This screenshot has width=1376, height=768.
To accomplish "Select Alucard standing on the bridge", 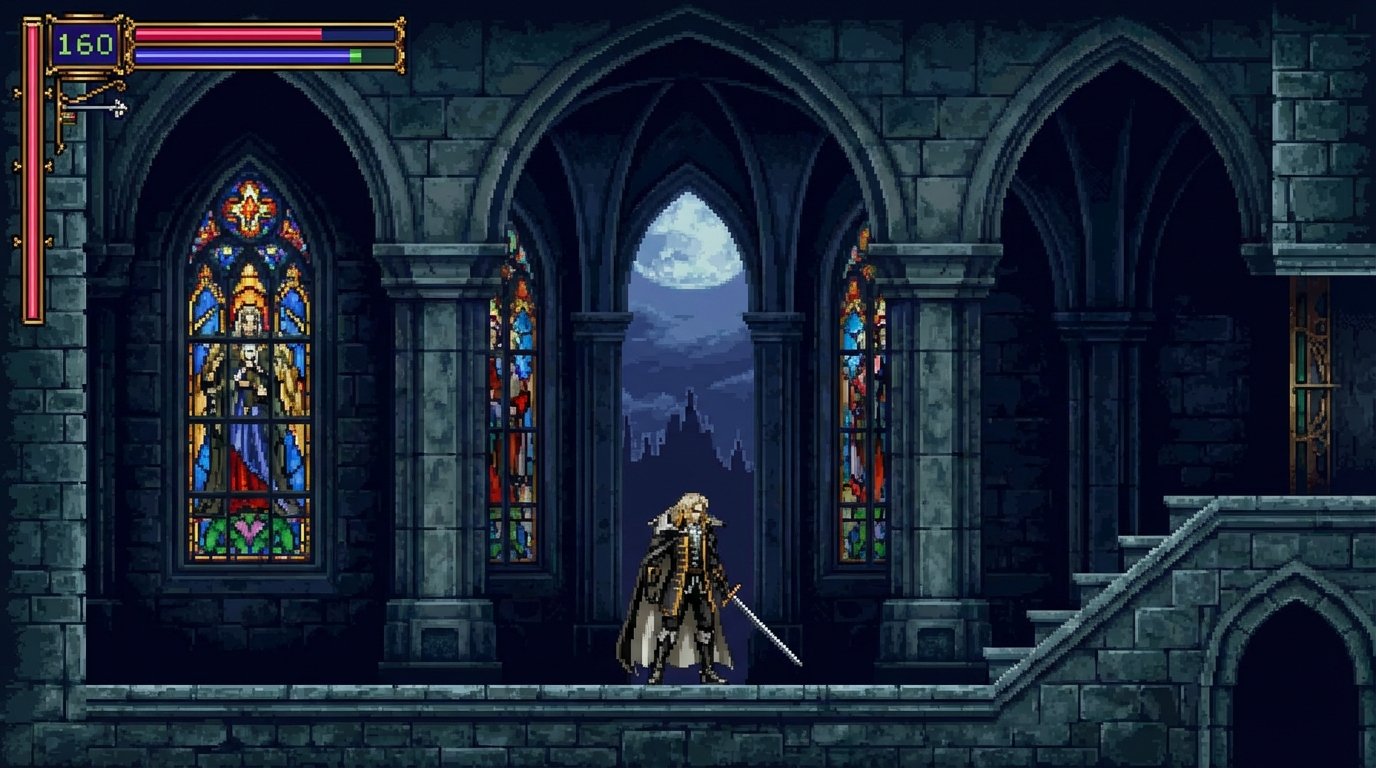I will pos(690,580).
